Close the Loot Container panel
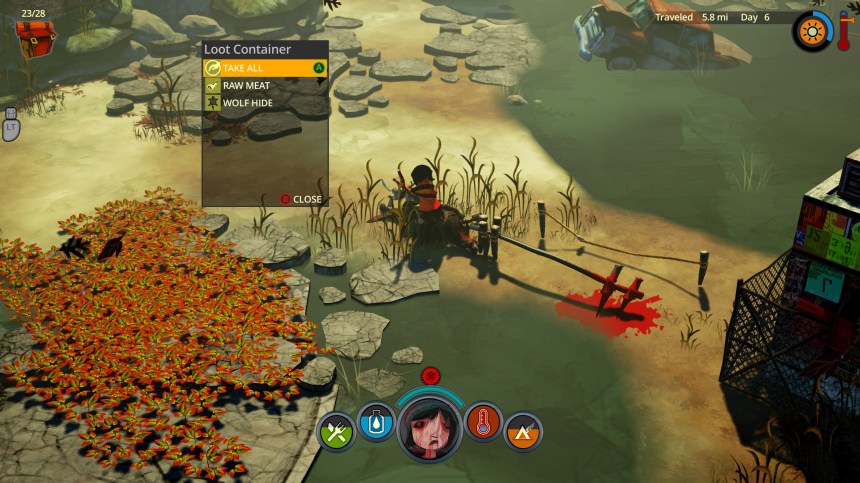Viewport: 860px width, 483px height. (x=301, y=199)
